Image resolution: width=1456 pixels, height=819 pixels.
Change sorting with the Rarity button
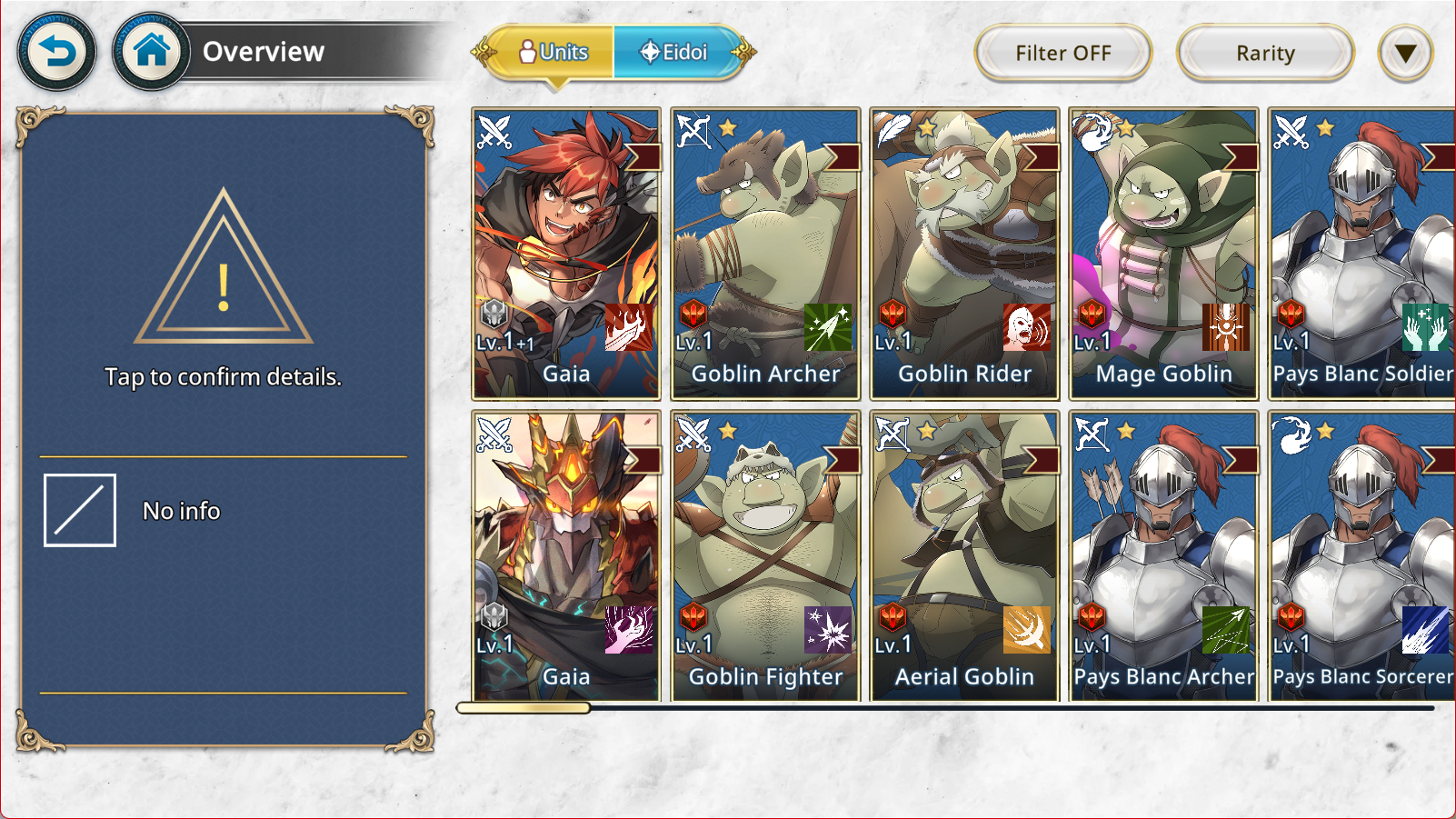[1264, 54]
